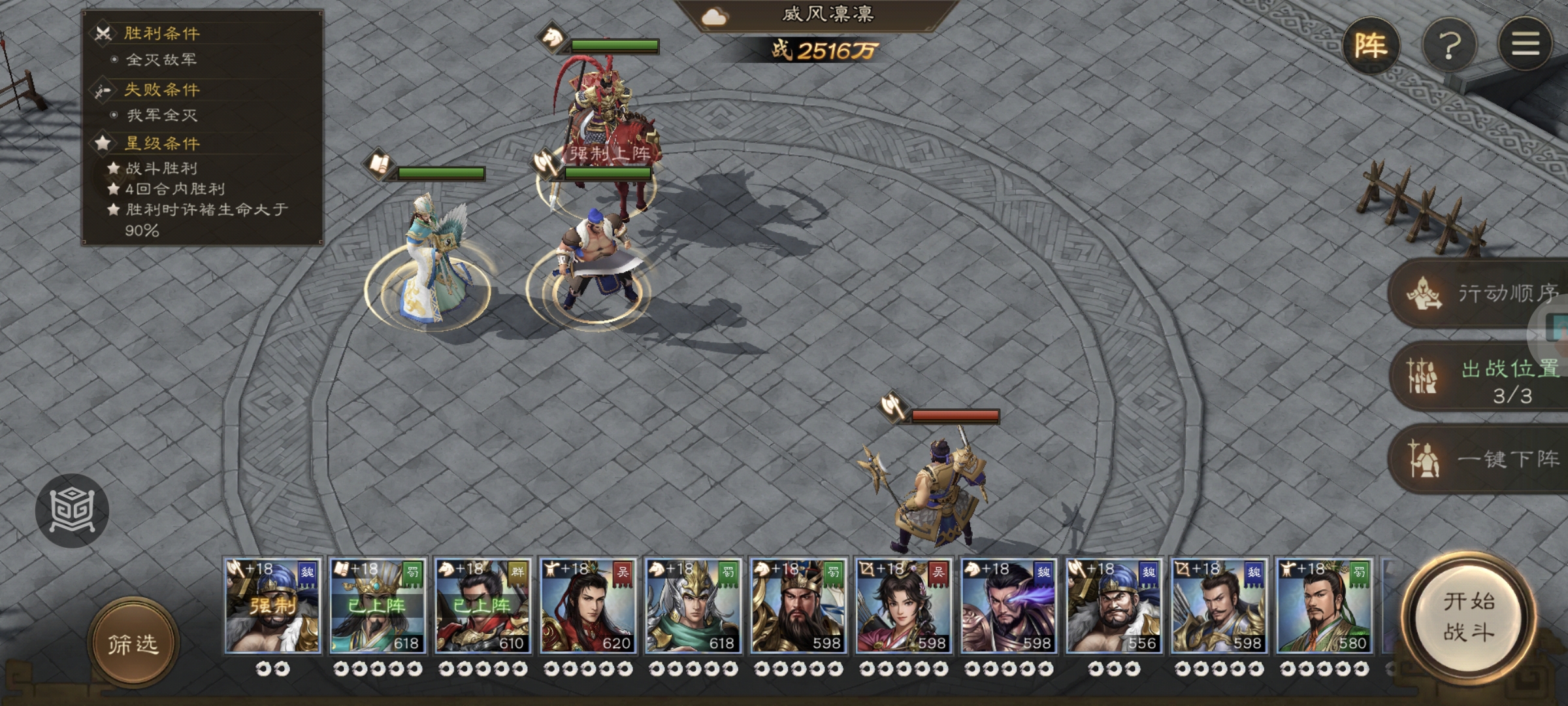Start the battle with 开始战斗
1568x706 pixels.
(x=1468, y=616)
